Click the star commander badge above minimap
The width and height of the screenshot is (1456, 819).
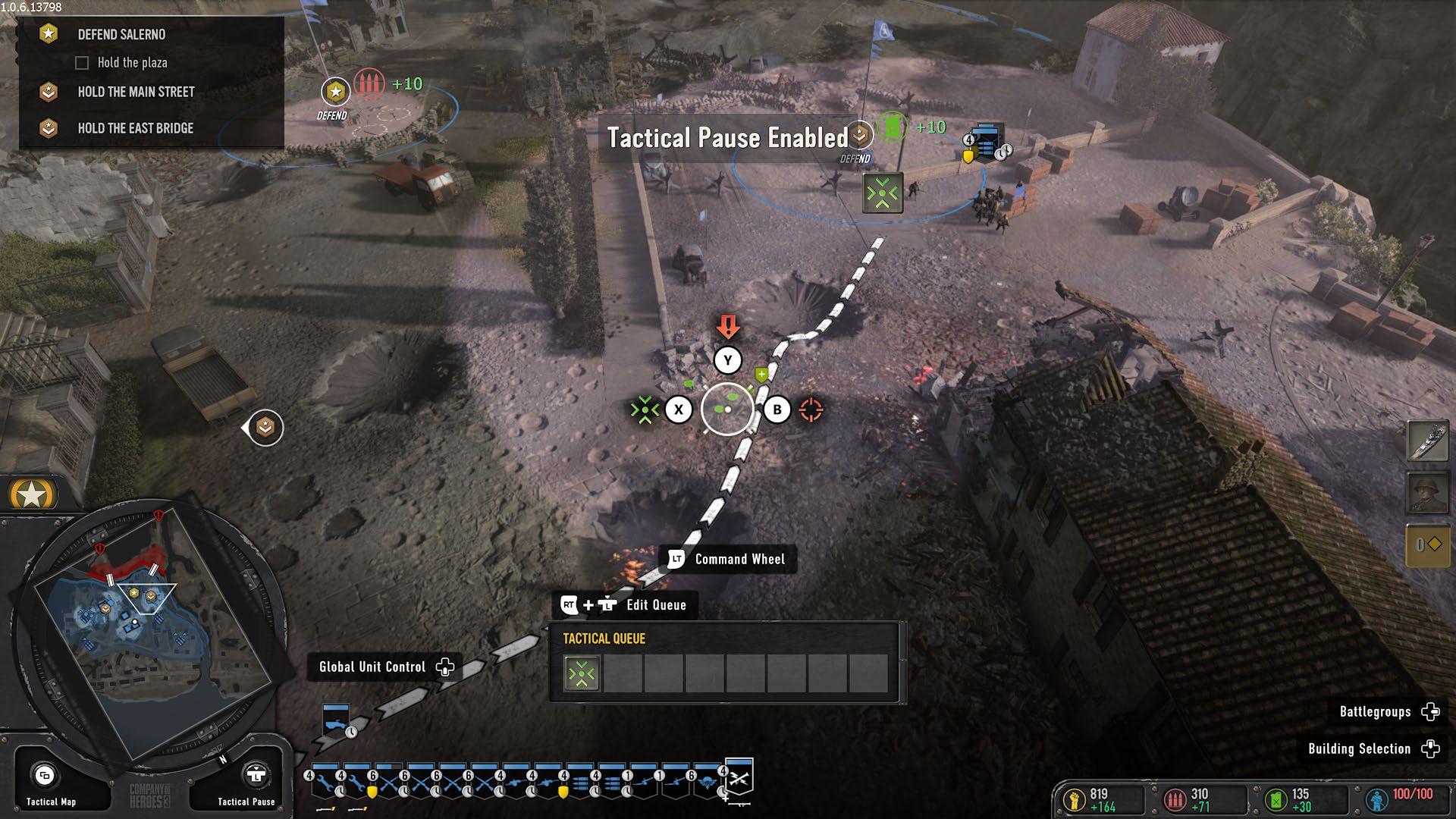[32, 495]
